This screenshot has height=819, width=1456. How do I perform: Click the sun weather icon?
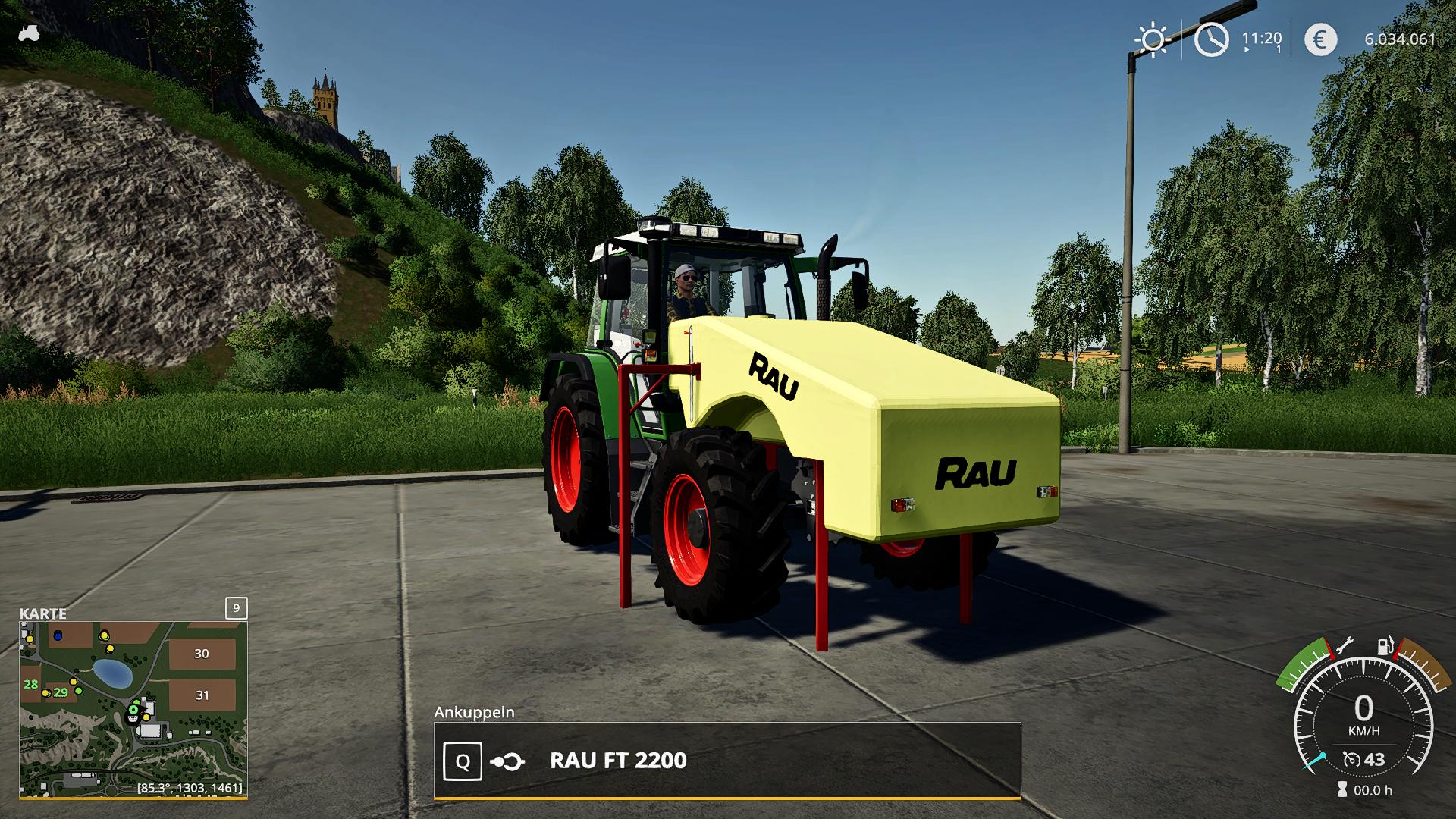tap(1152, 39)
